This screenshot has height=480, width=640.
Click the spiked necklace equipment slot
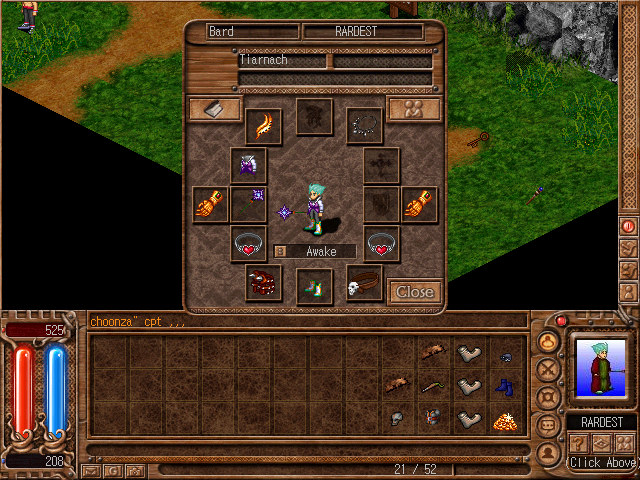tap(365, 125)
